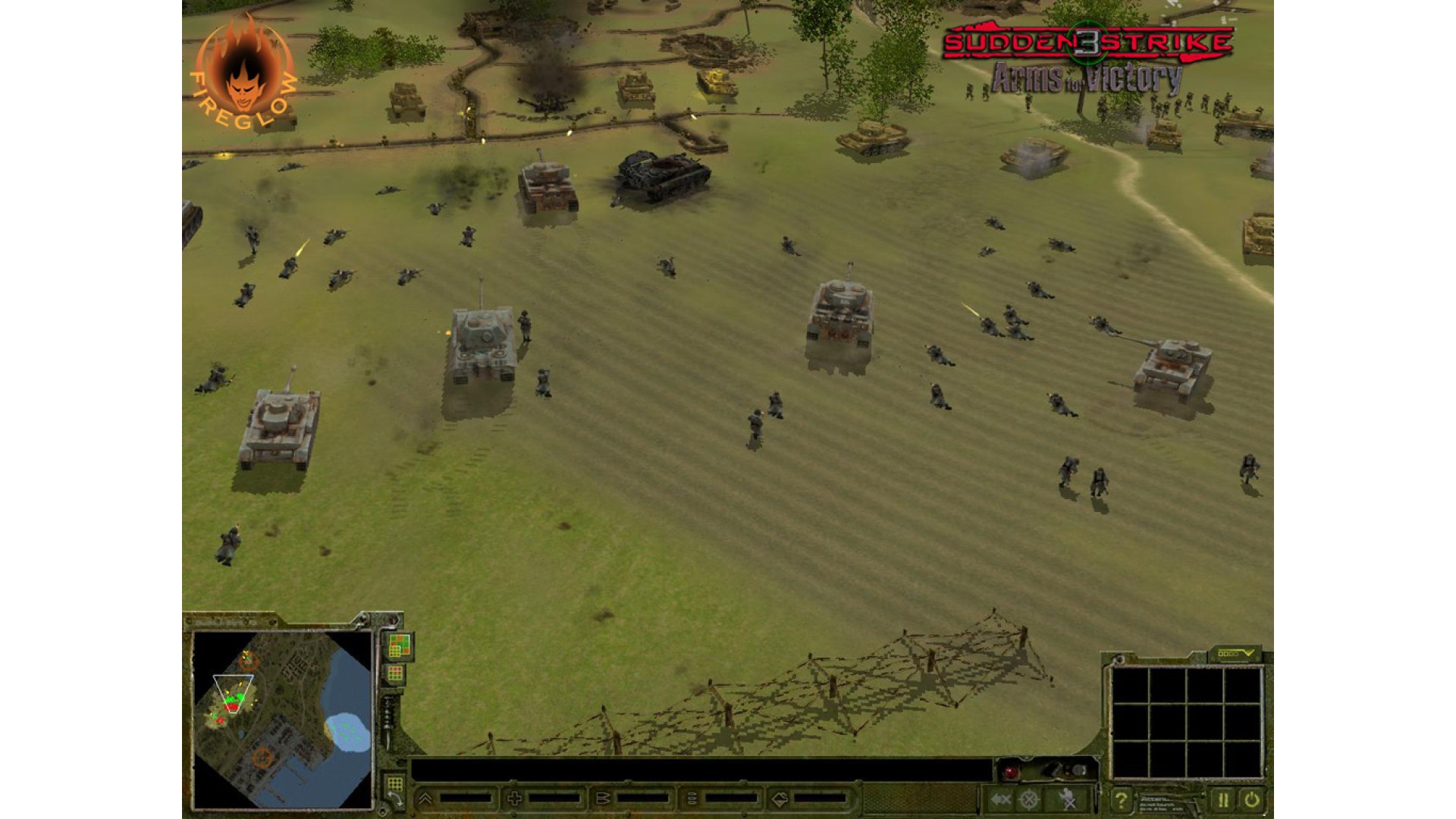Click the colored grid icon beside the minimap
This screenshot has width=1456, height=819.
click(x=399, y=646)
